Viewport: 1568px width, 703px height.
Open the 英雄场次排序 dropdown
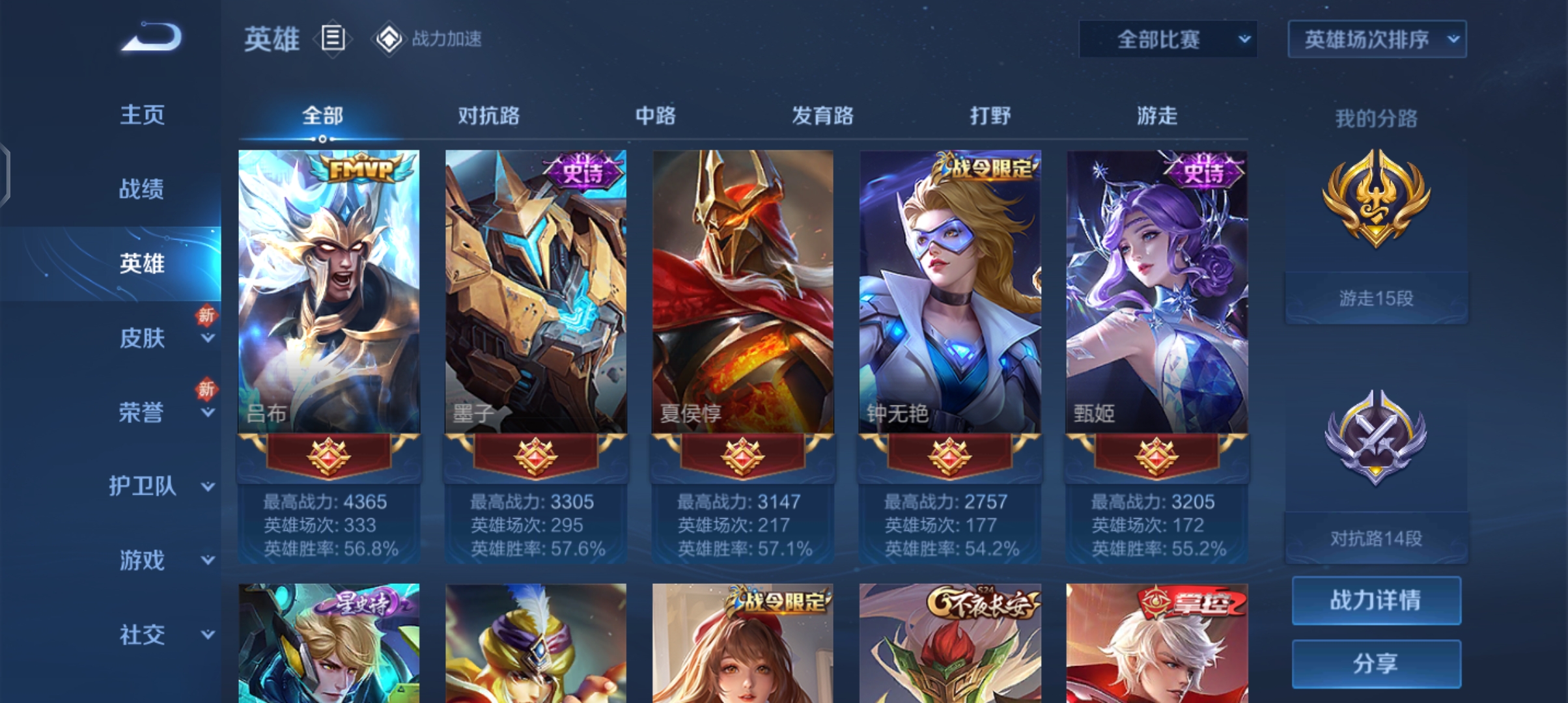(1376, 39)
